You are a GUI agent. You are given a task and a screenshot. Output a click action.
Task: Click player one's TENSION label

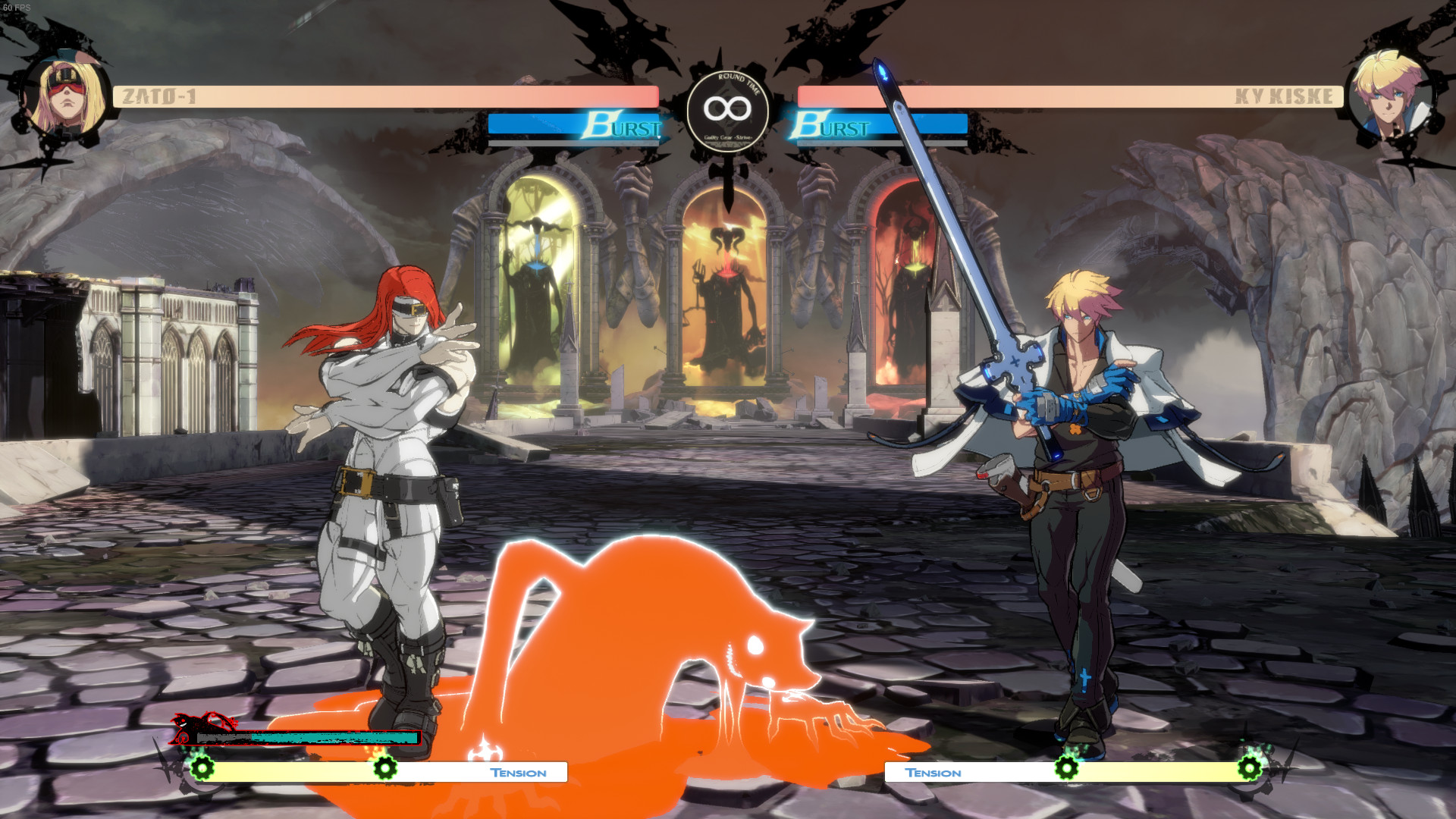pos(518,773)
